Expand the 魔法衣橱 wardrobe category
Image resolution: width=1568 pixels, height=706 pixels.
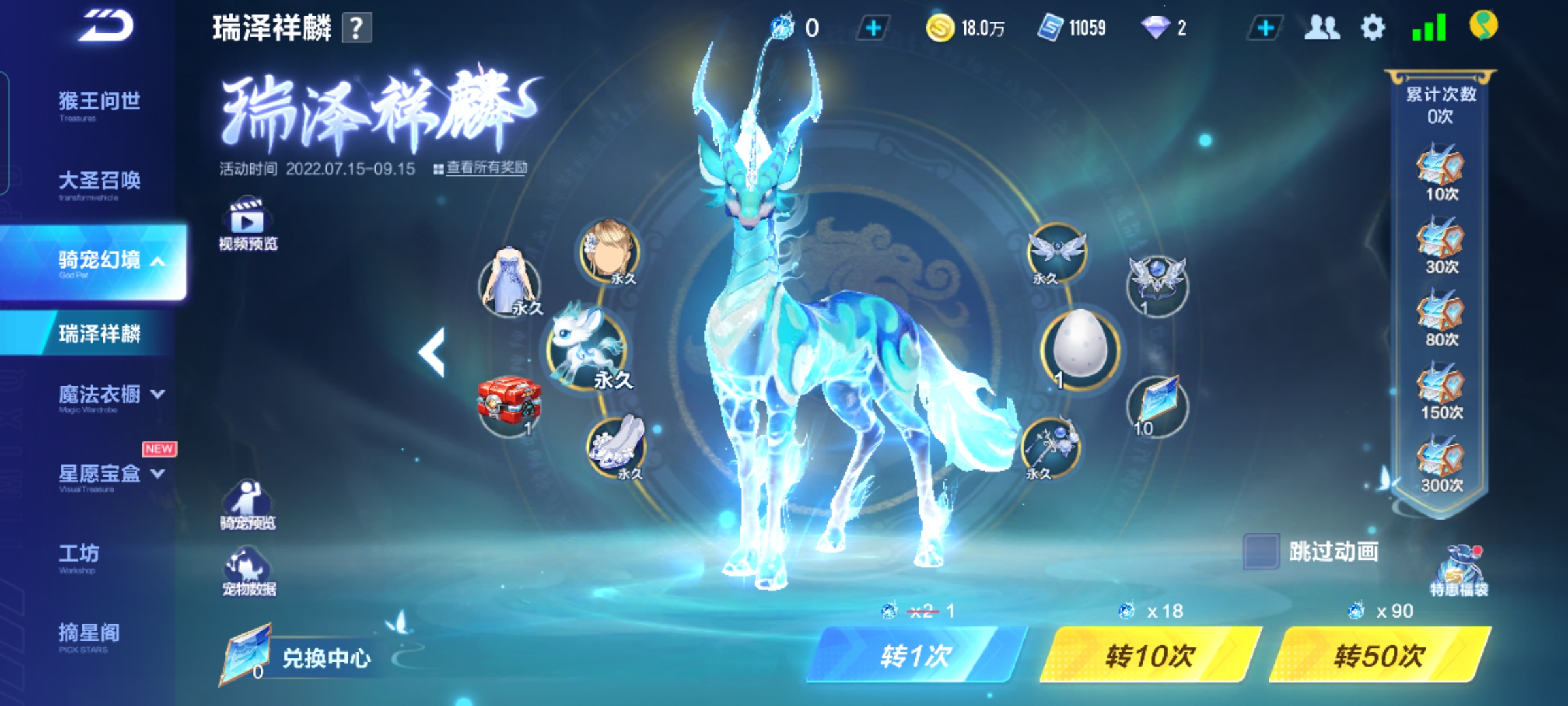click(x=111, y=395)
